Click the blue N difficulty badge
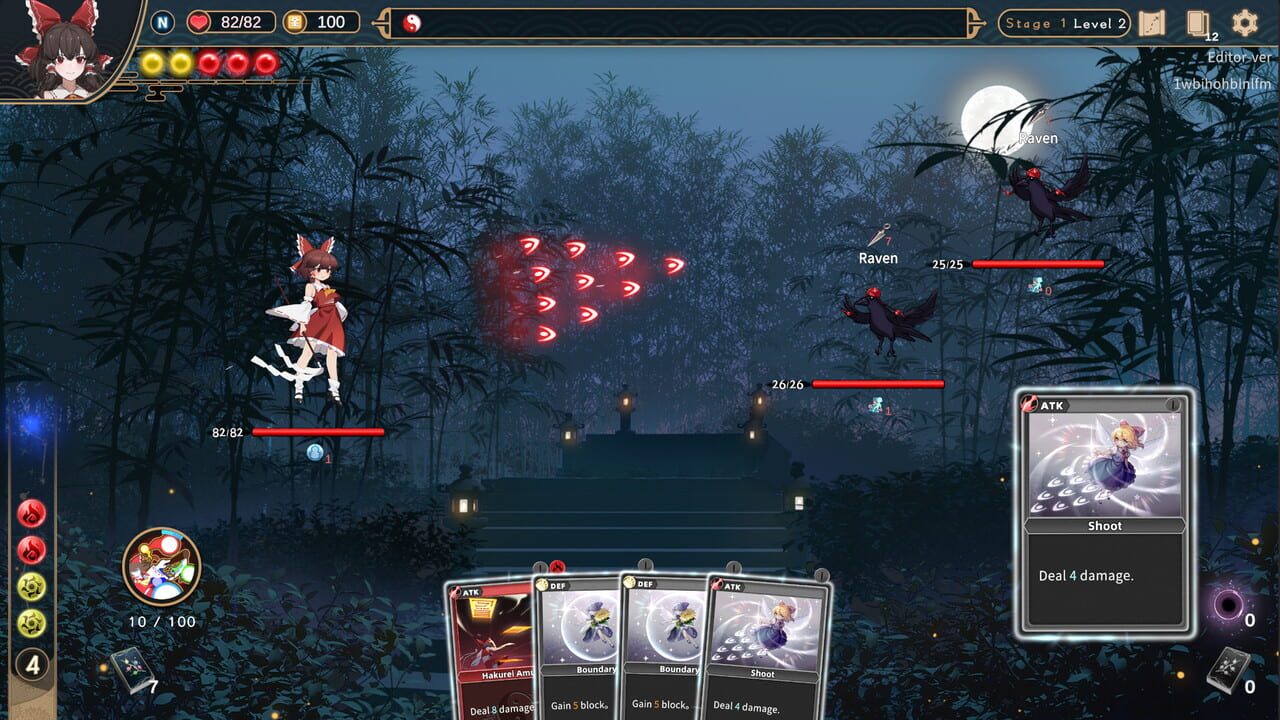Screen dimensions: 1280x720 pos(160,22)
